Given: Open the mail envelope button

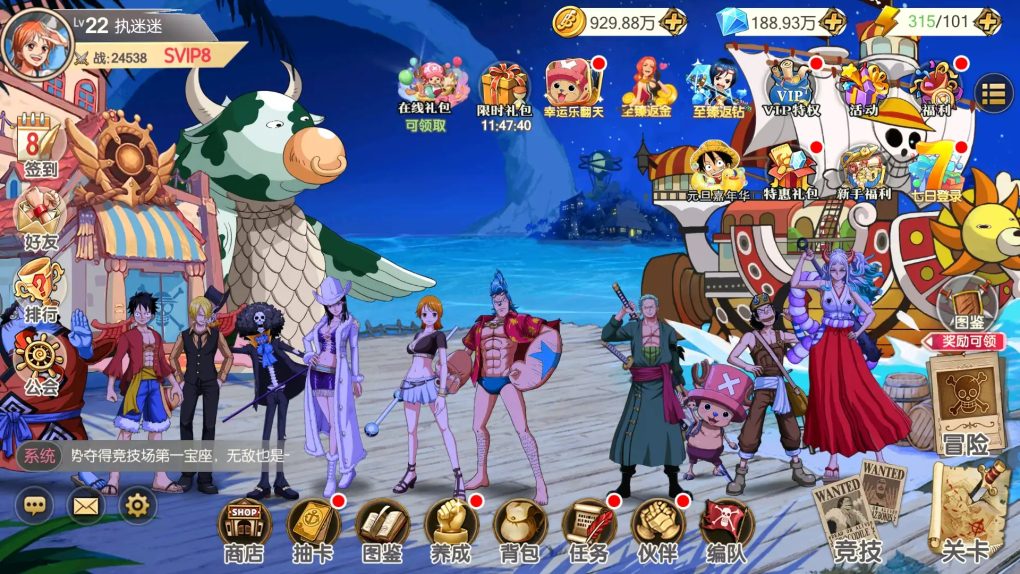Looking at the screenshot, I should point(86,506).
